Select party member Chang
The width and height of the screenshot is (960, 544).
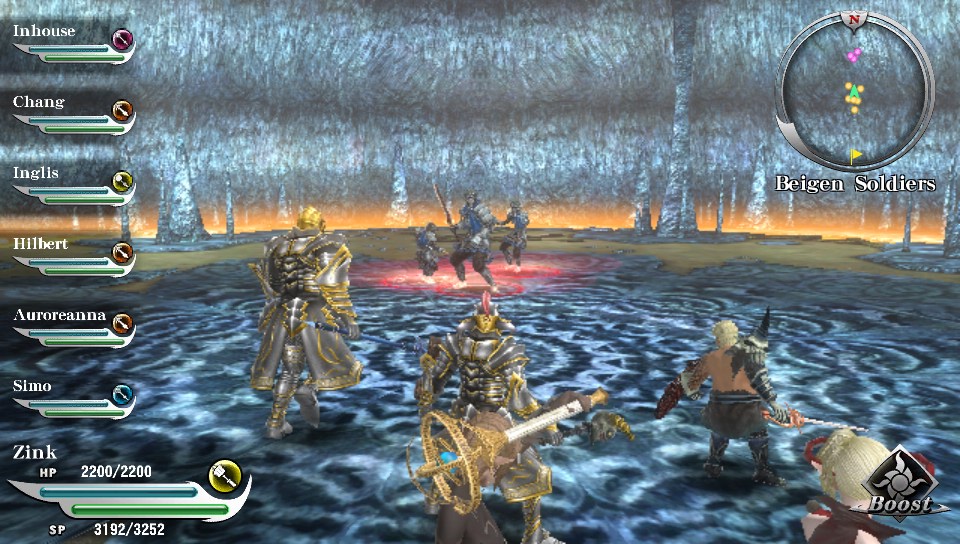coord(39,102)
